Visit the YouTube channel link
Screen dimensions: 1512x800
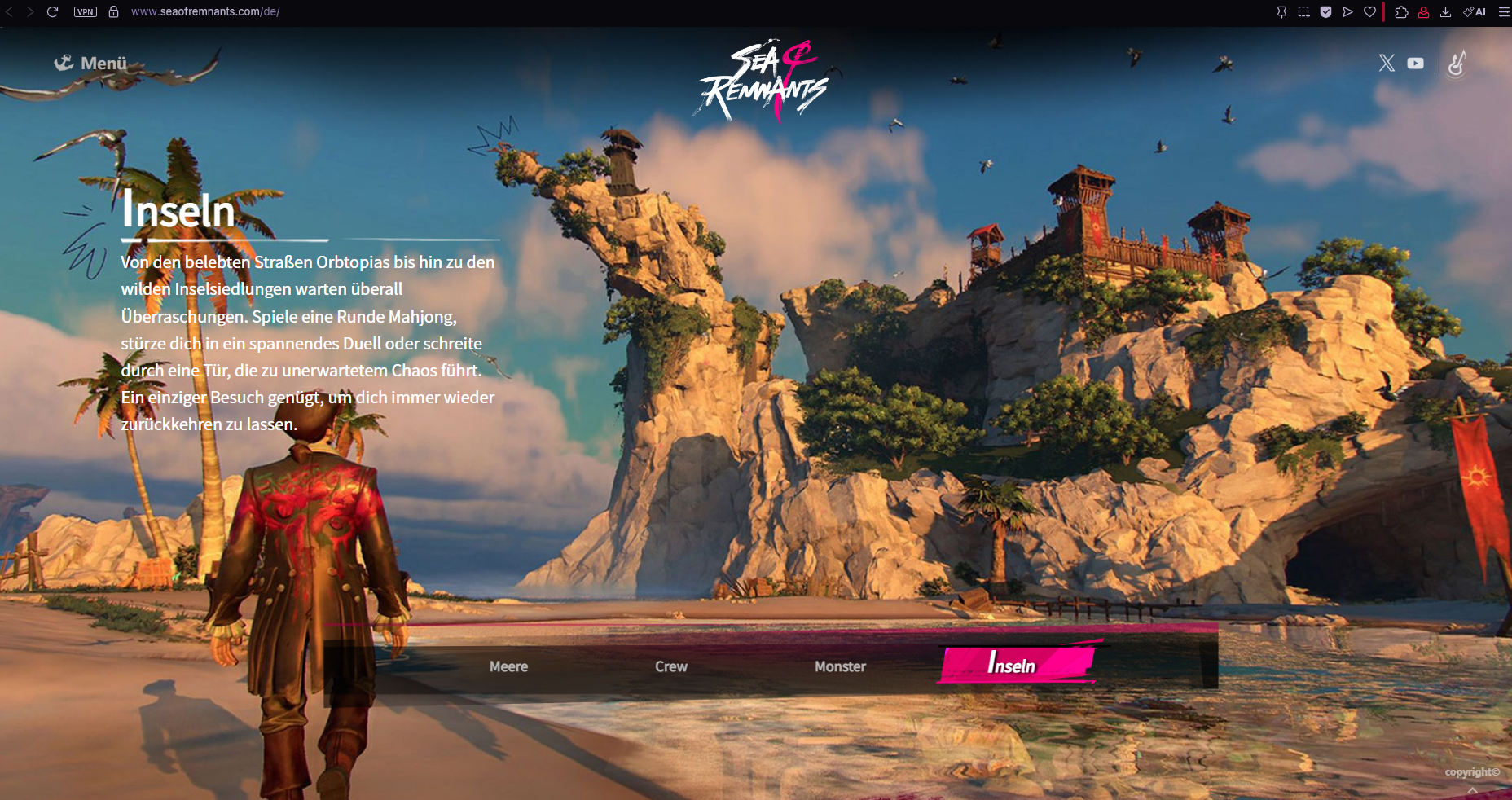[x=1415, y=63]
